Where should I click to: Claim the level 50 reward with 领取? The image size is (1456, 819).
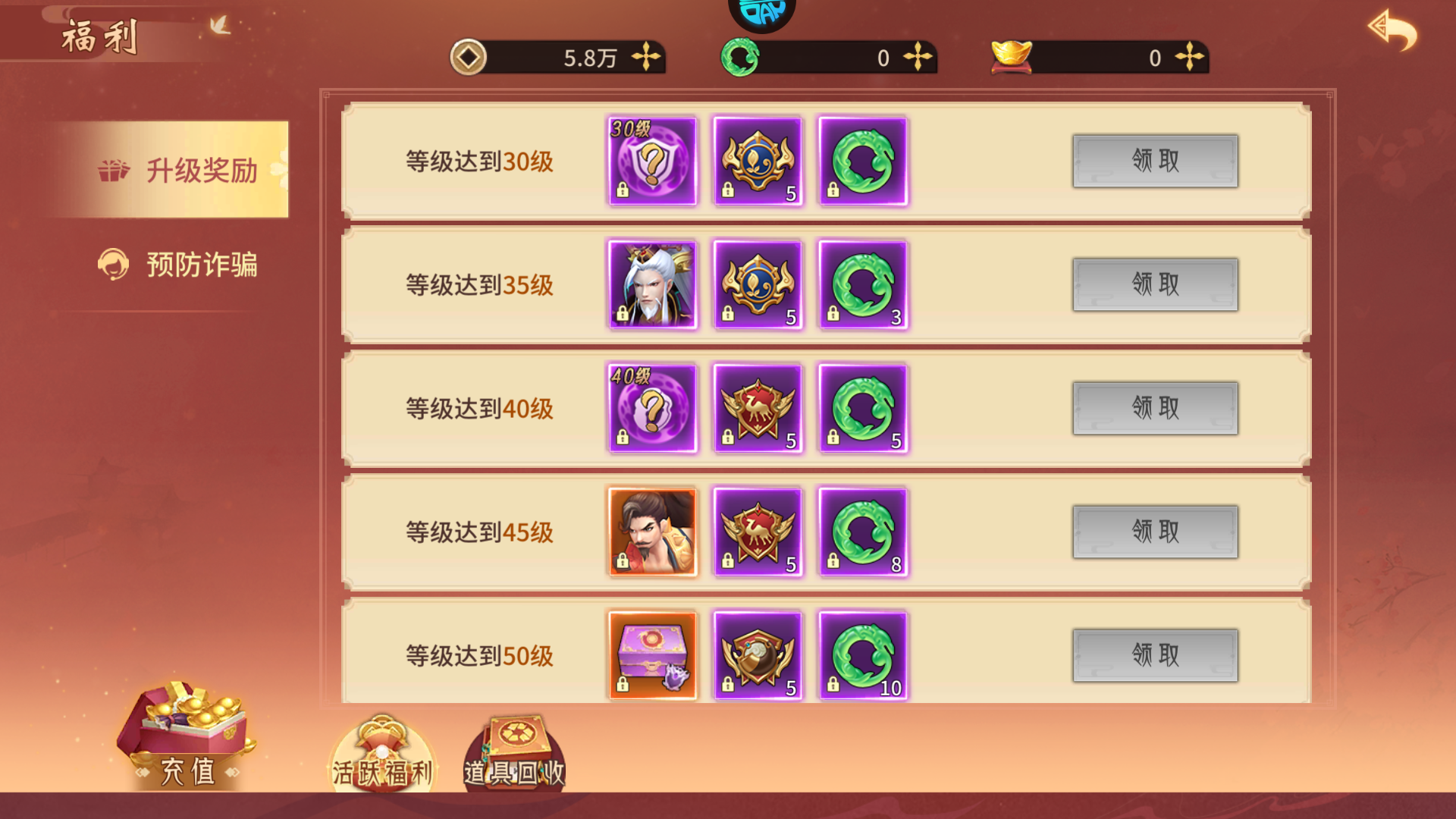click(x=1154, y=657)
